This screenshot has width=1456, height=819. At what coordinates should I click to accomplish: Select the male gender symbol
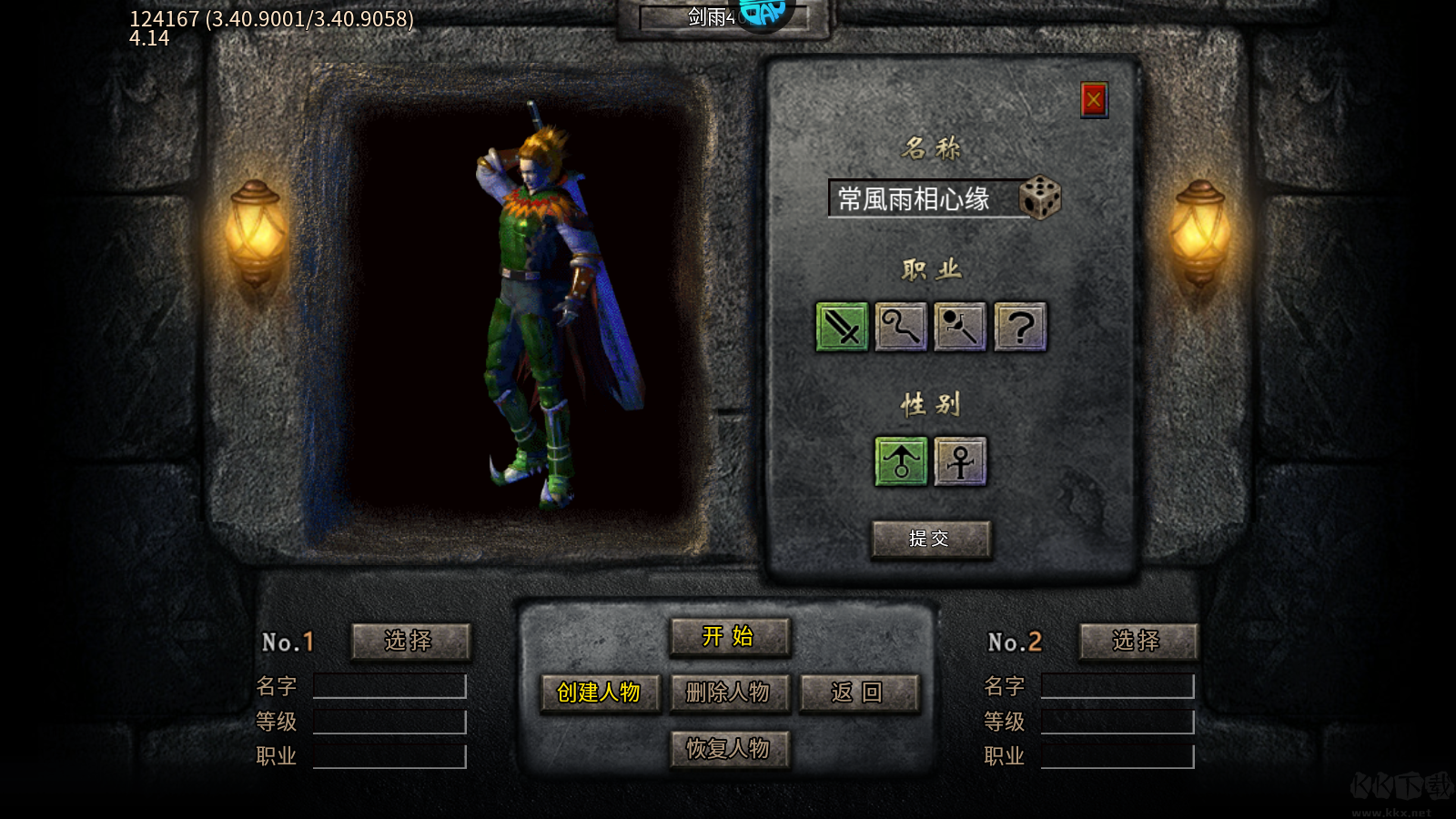tap(900, 461)
